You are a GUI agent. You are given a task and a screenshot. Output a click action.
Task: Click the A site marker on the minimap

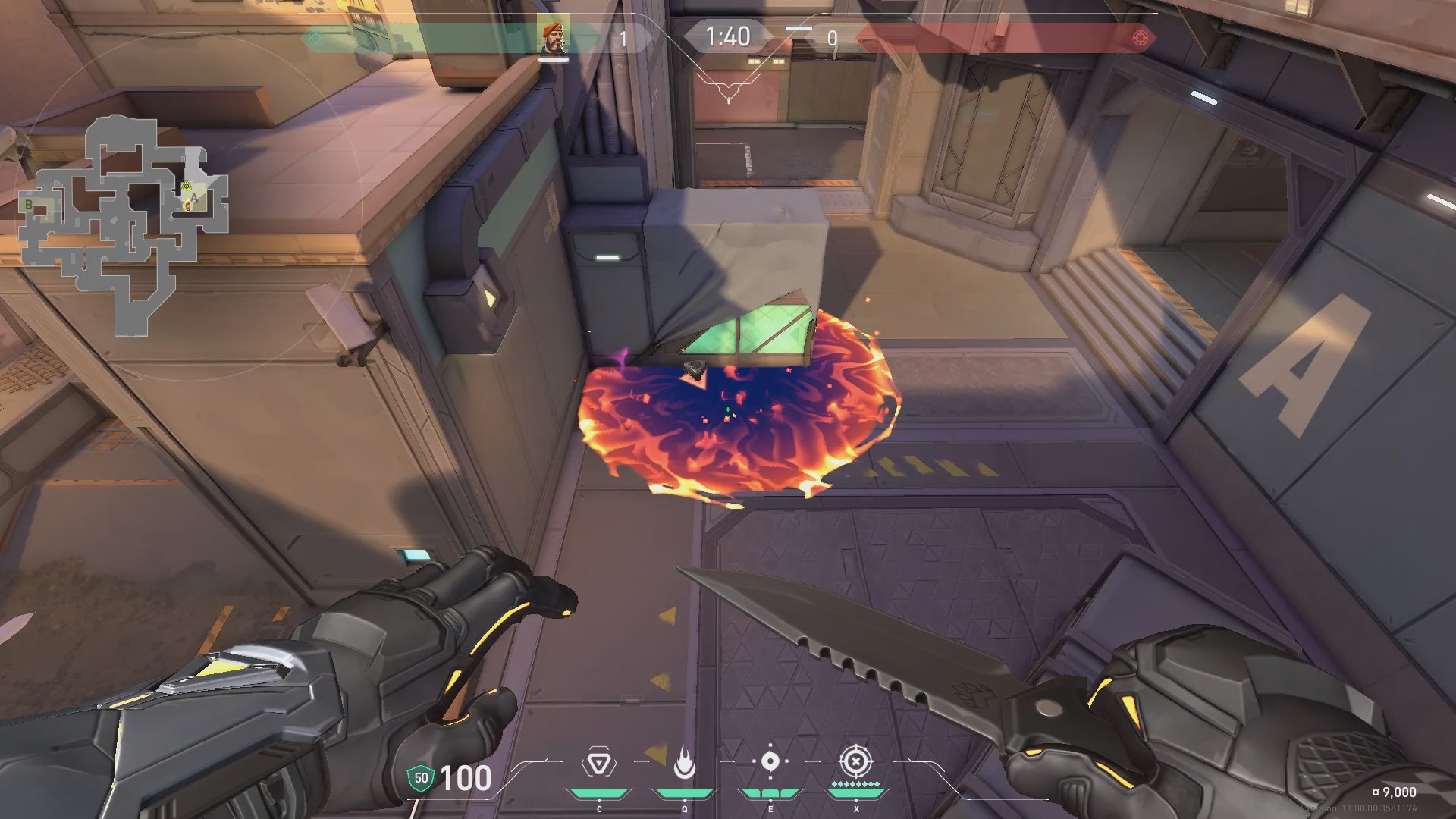[194, 197]
